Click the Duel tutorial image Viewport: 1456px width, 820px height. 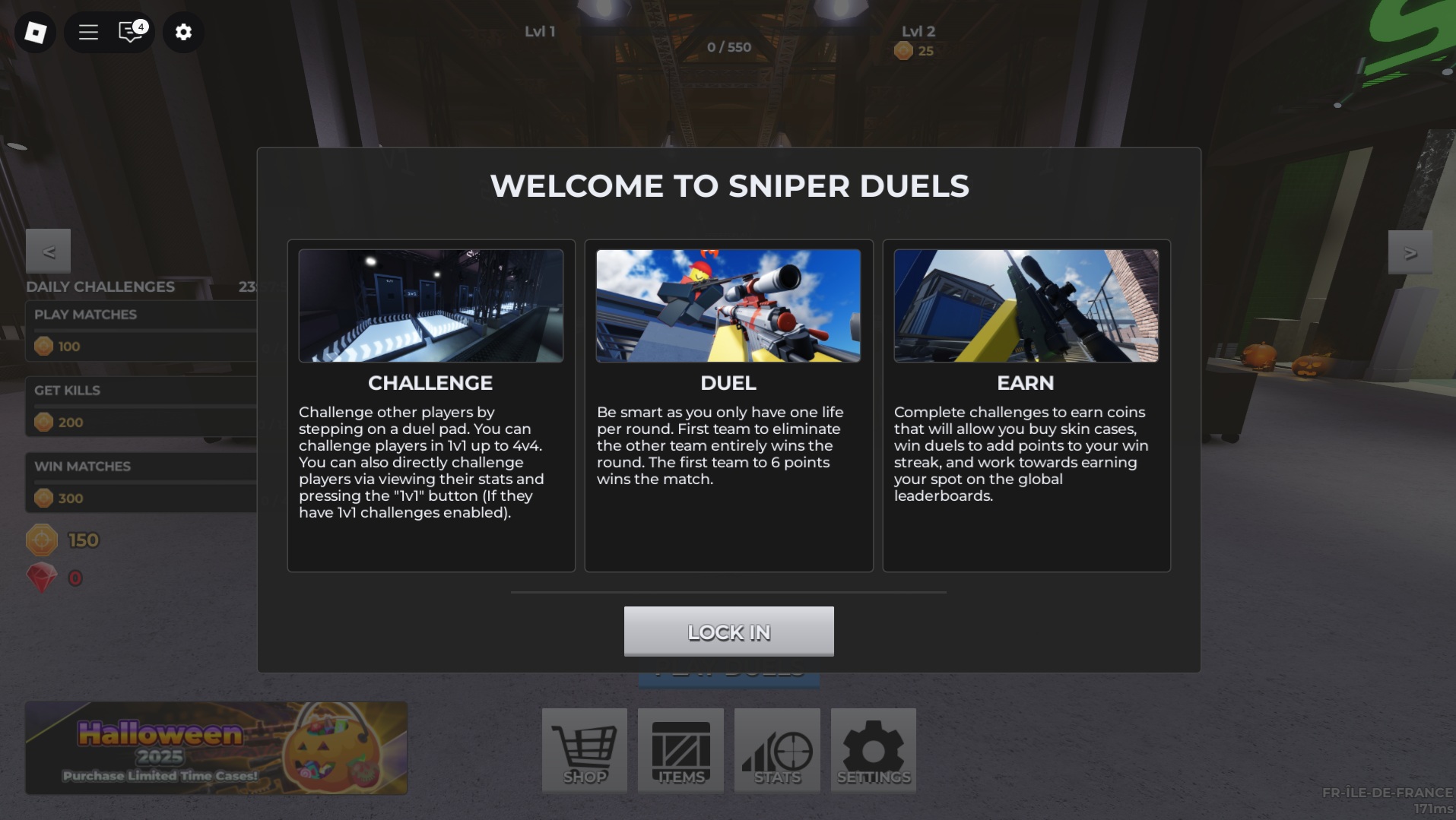(x=728, y=306)
